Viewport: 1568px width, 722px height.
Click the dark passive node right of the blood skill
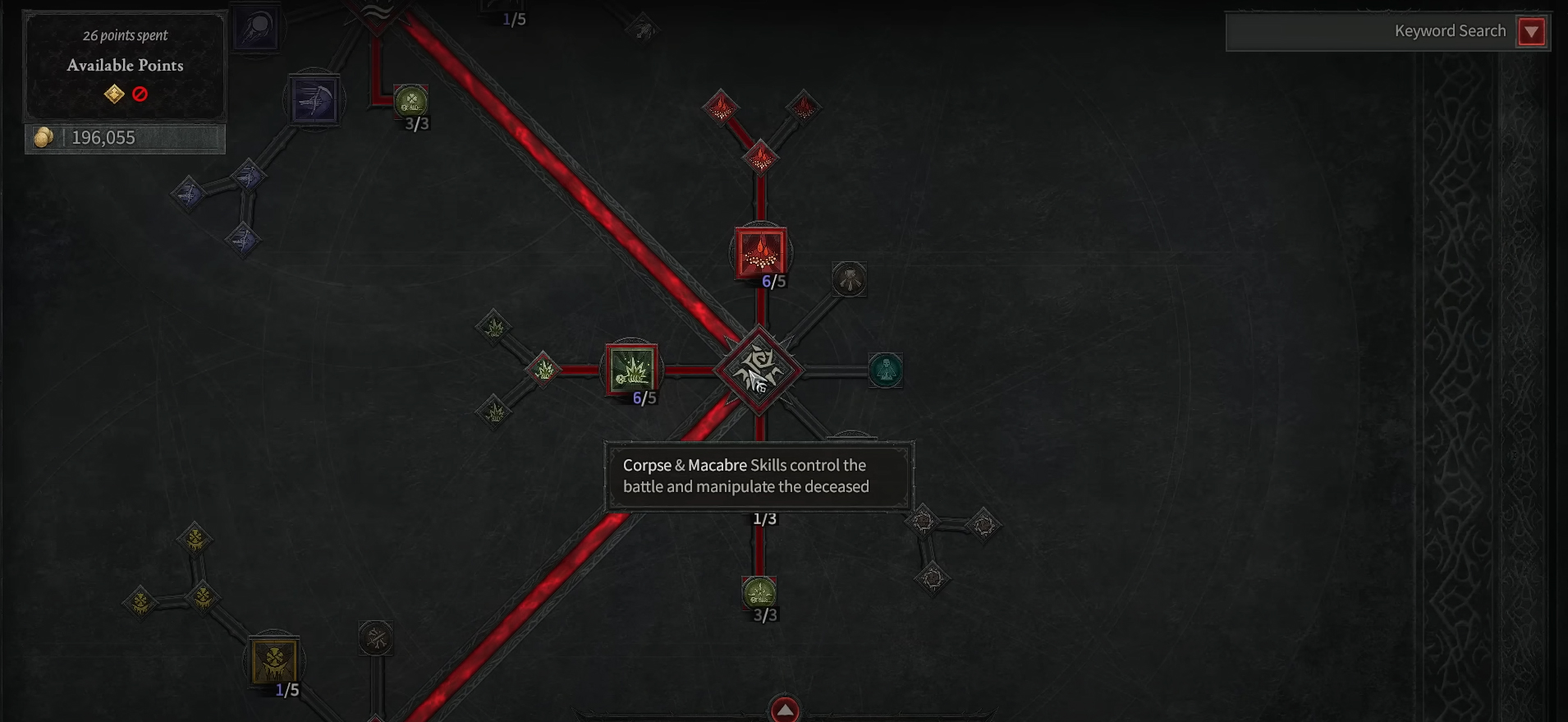click(850, 279)
